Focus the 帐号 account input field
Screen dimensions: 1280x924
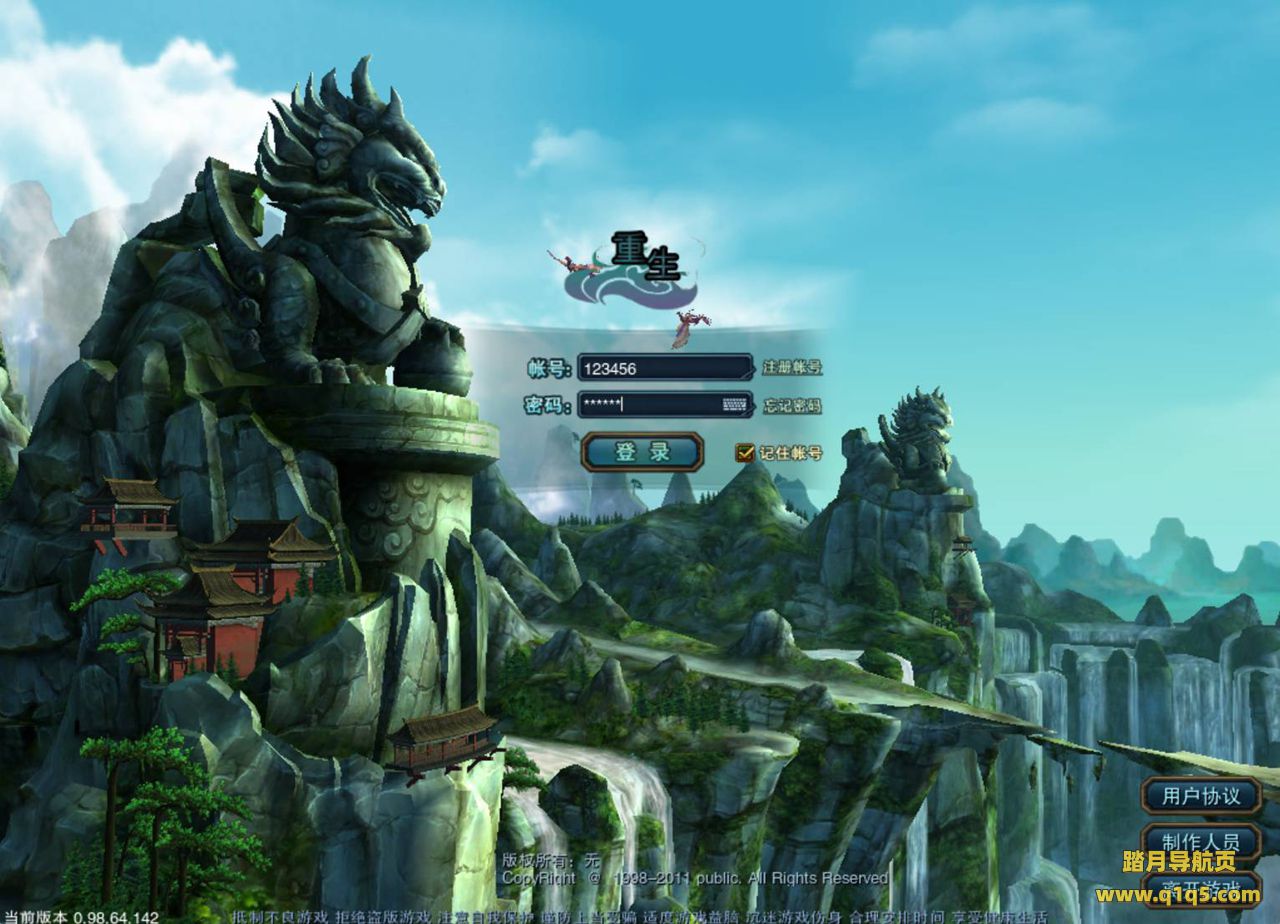[x=664, y=368]
